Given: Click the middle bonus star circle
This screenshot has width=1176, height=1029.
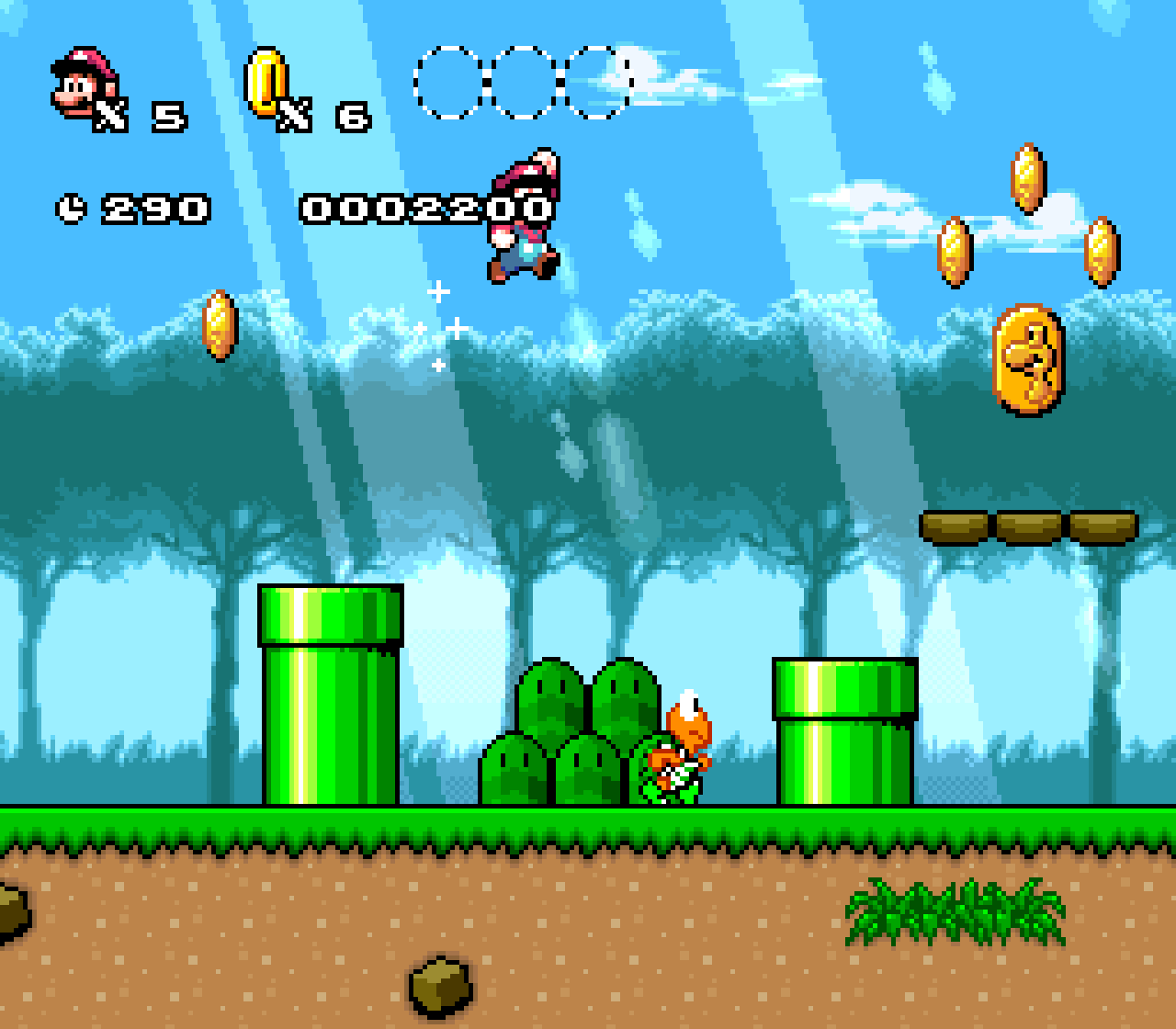Looking at the screenshot, I should 520,83.
